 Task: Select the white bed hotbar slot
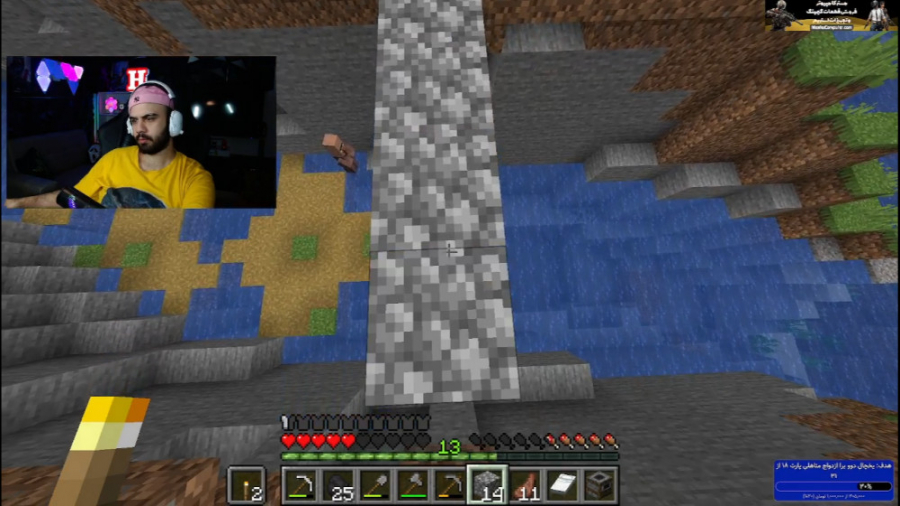pos(561,485)
